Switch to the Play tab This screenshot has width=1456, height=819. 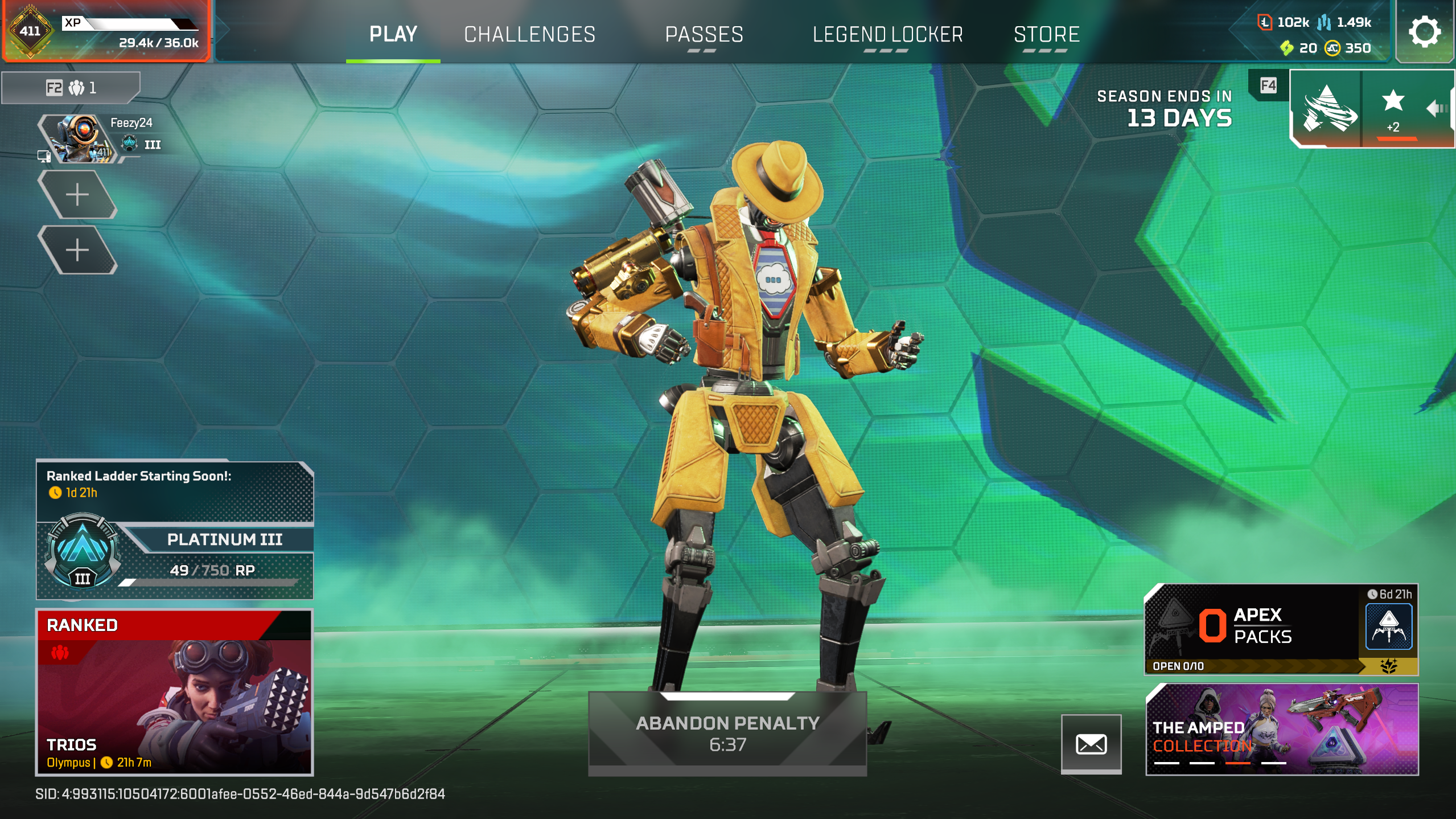(393, 34)
